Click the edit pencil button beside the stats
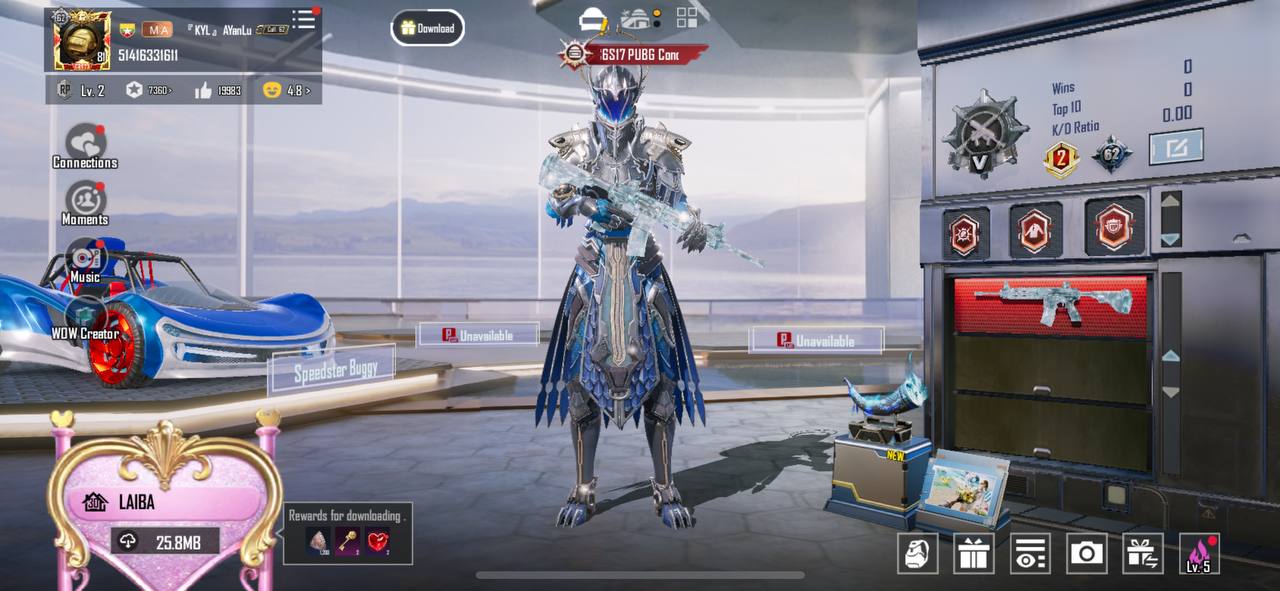 pos(1175,147)
